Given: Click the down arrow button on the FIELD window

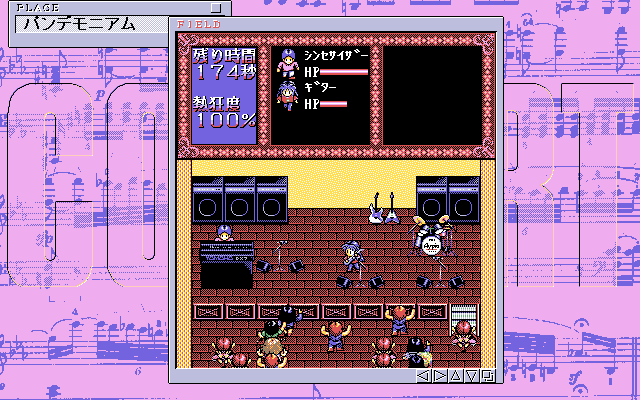Looking at the screenshot, I should [x=471, y=376].
